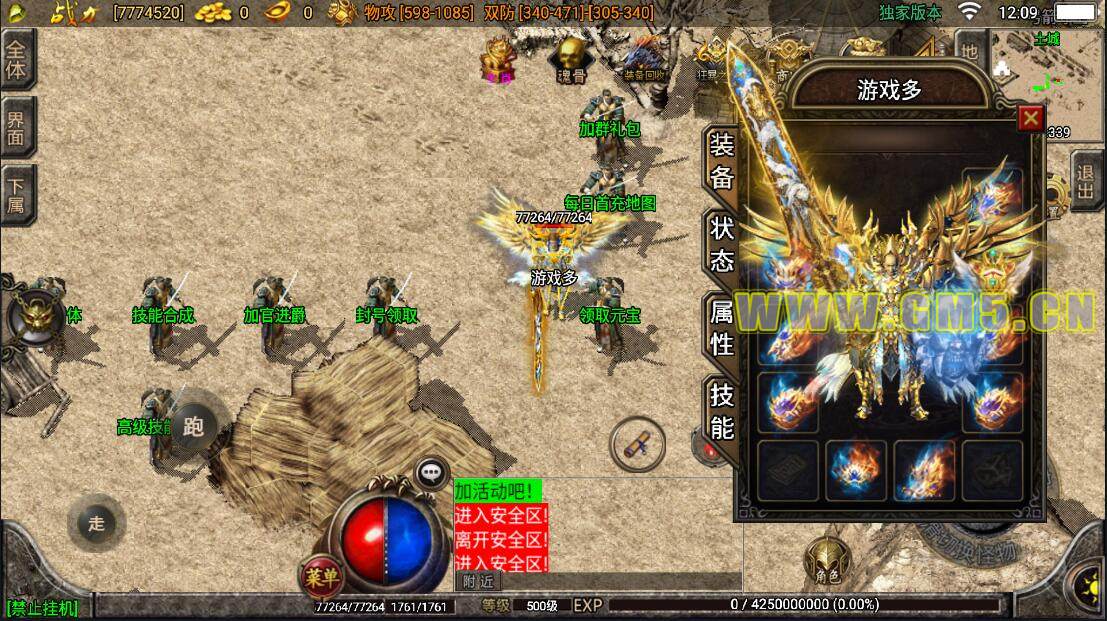Viewport: 1107px width, 621px height.
Task: Toggle the 走 walk mode button
Action: click(x=96, y=523)
